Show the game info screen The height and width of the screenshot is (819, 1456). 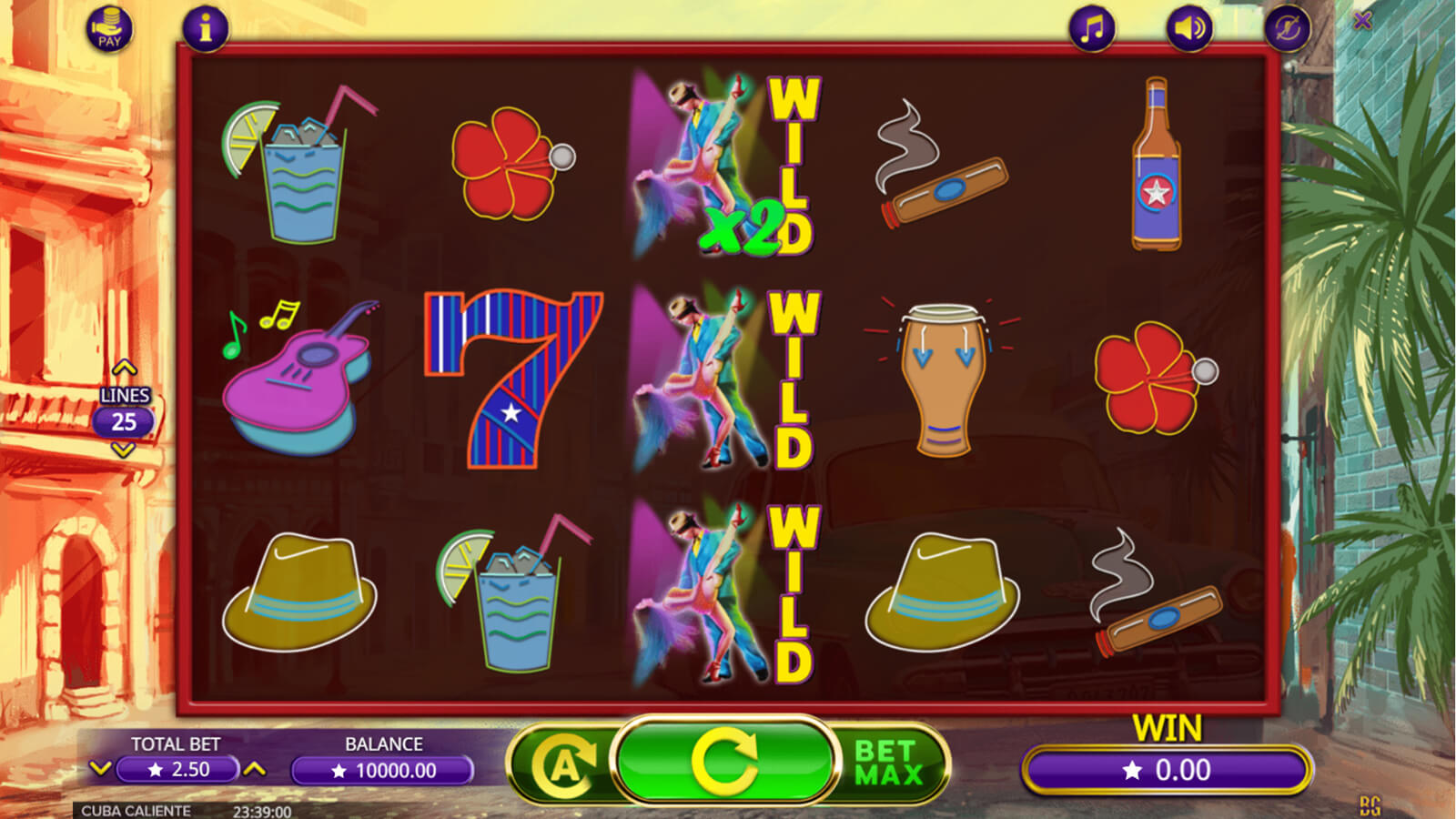point(205,29)
